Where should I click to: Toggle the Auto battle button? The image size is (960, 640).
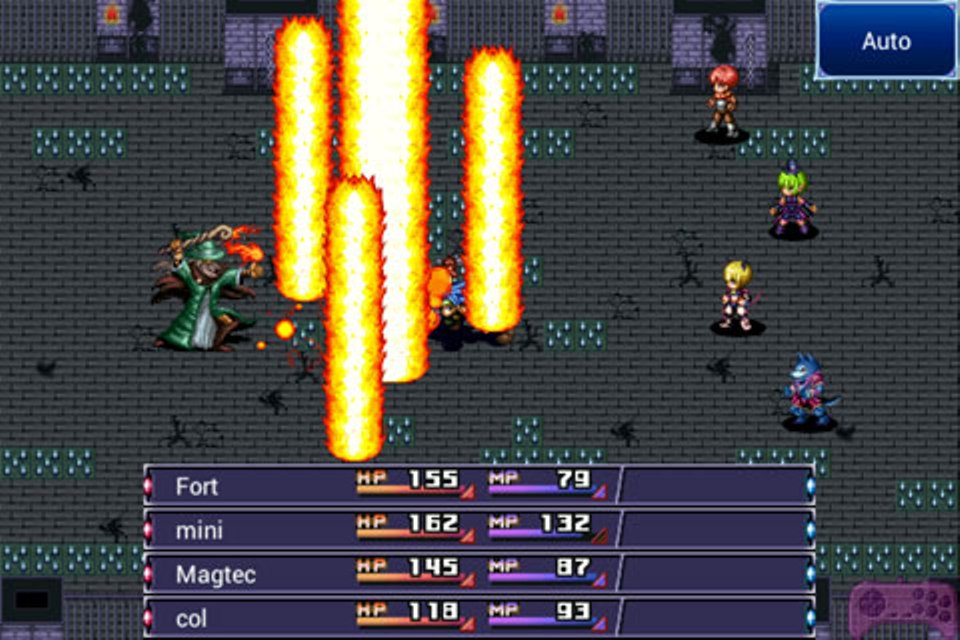(x=886, y=41)
